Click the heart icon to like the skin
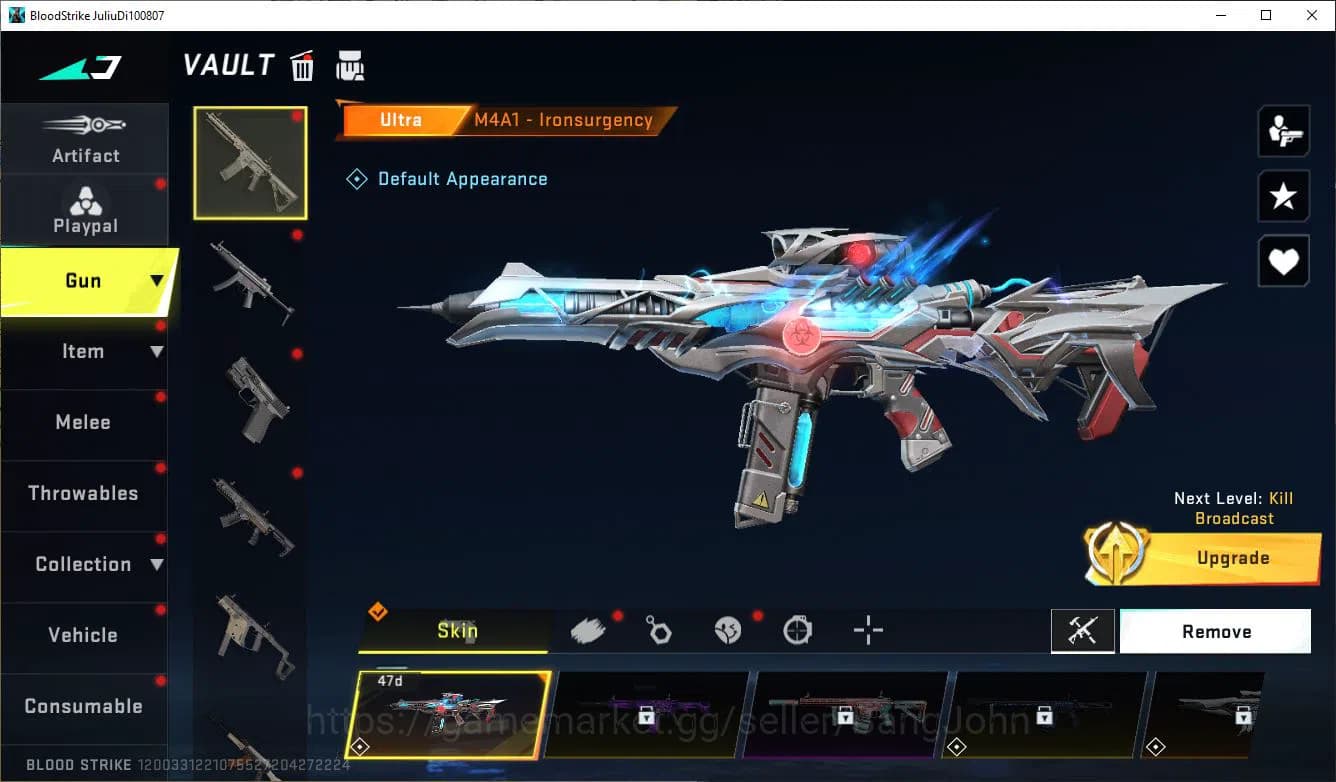The width and height of the screenshot is (1336, 782). pos(1284,261)
